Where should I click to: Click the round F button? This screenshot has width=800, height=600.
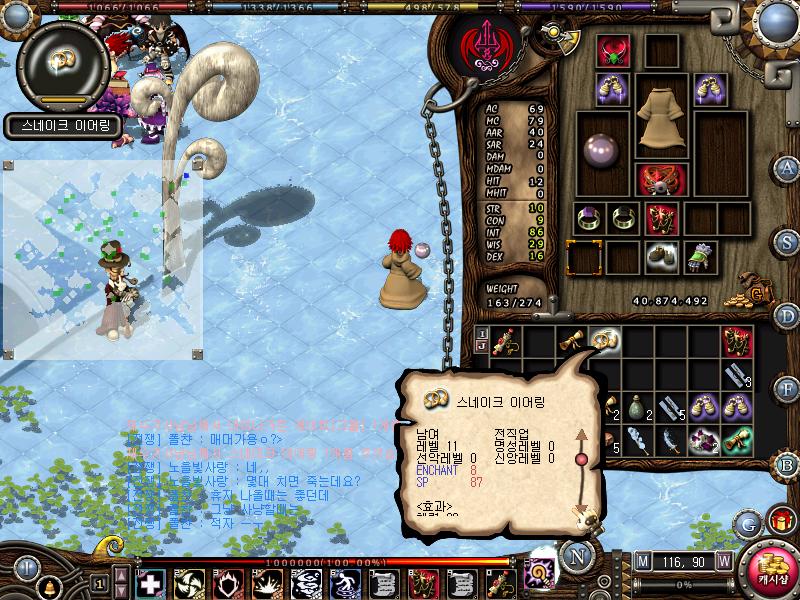click(788, 389)
